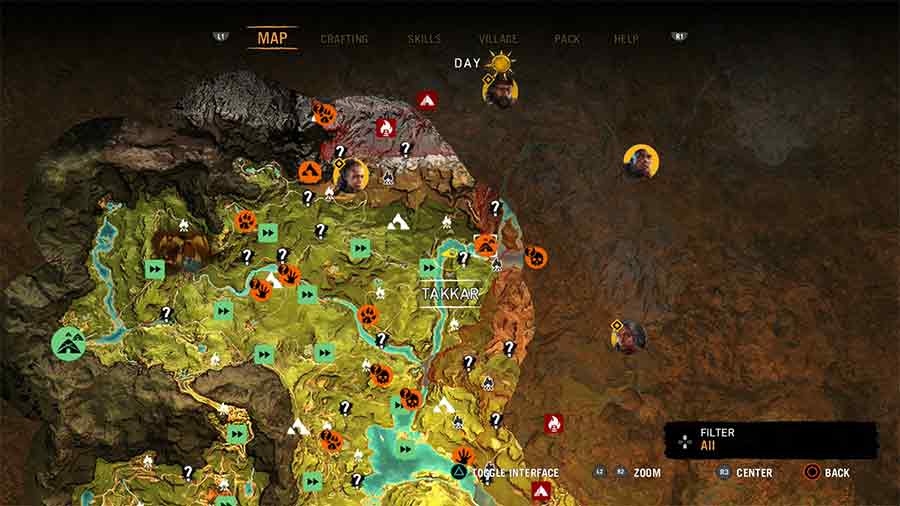
Task: Open the Skills tab
Action: 424,39
